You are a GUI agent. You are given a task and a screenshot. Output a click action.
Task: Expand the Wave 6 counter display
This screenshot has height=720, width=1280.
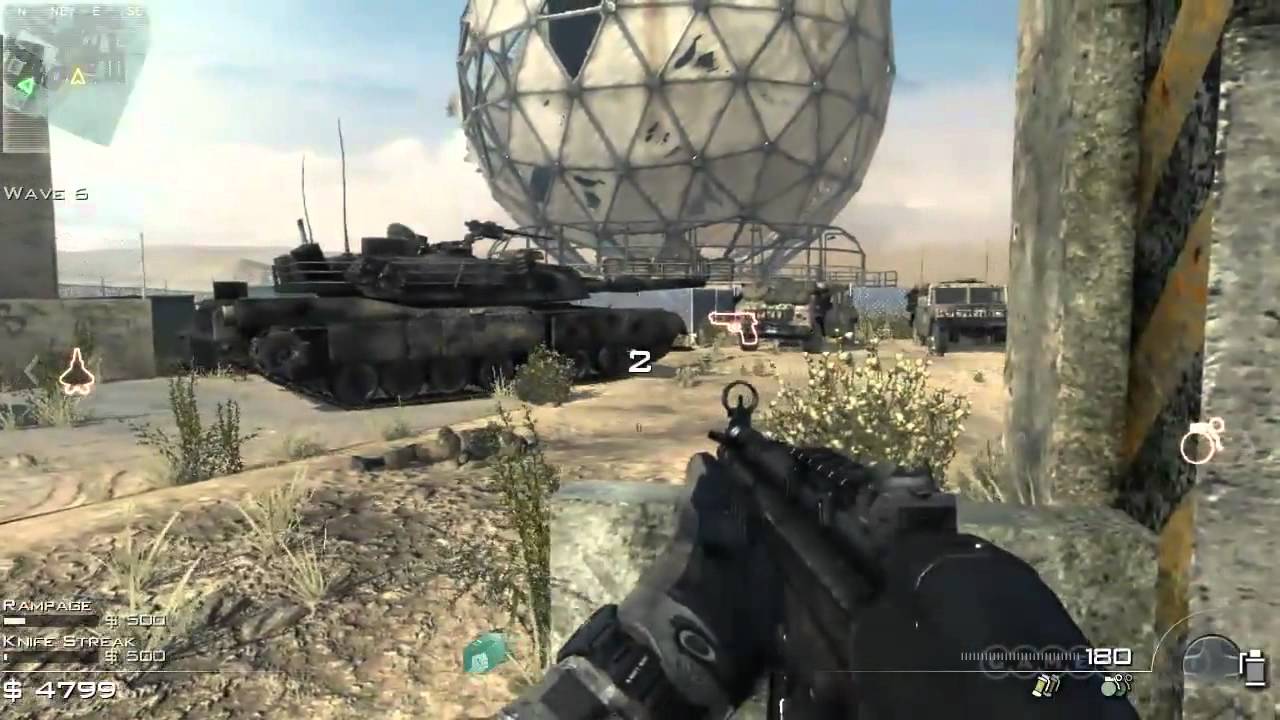pyautogui.click(x=45, y=194)
